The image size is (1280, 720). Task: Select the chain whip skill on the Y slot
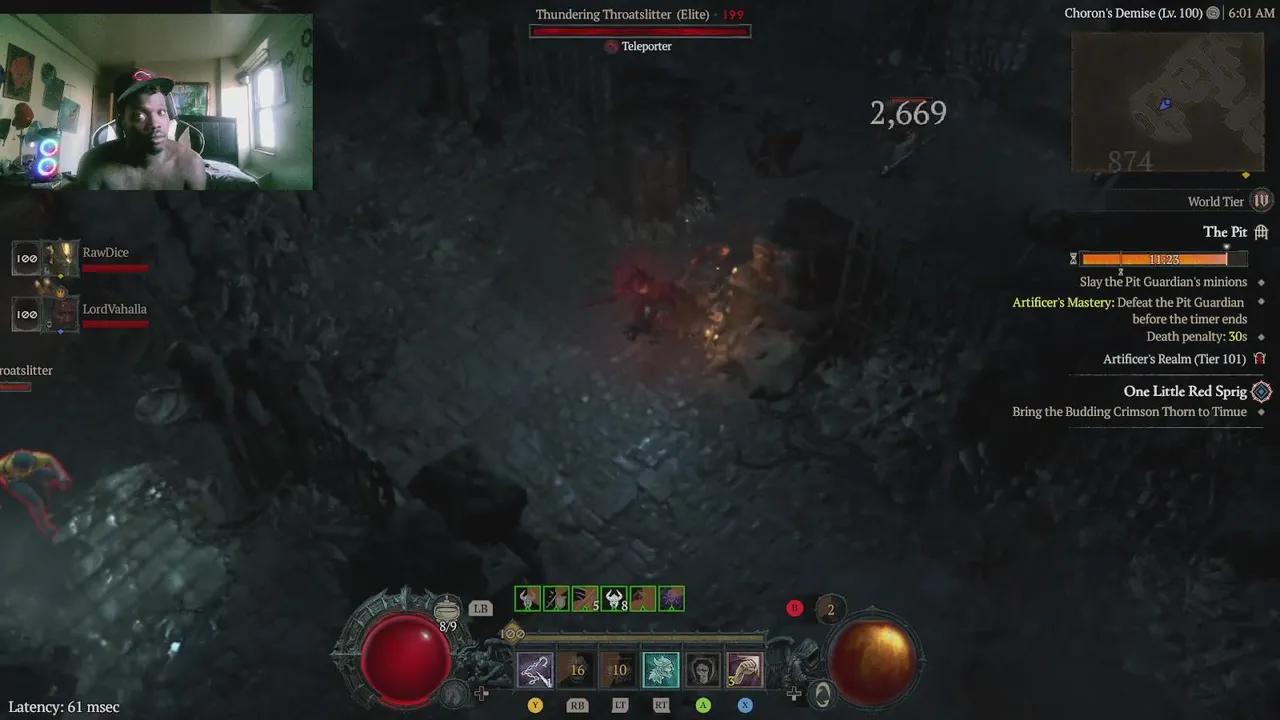[x=535, y=669]
